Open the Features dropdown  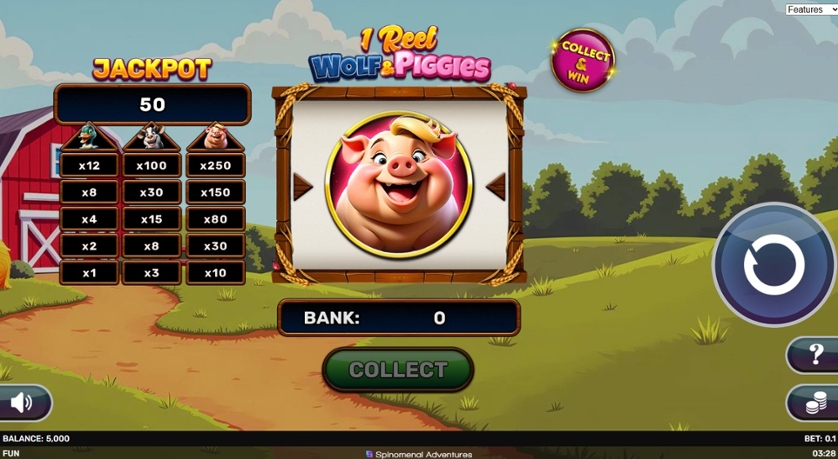click(810, 9)
